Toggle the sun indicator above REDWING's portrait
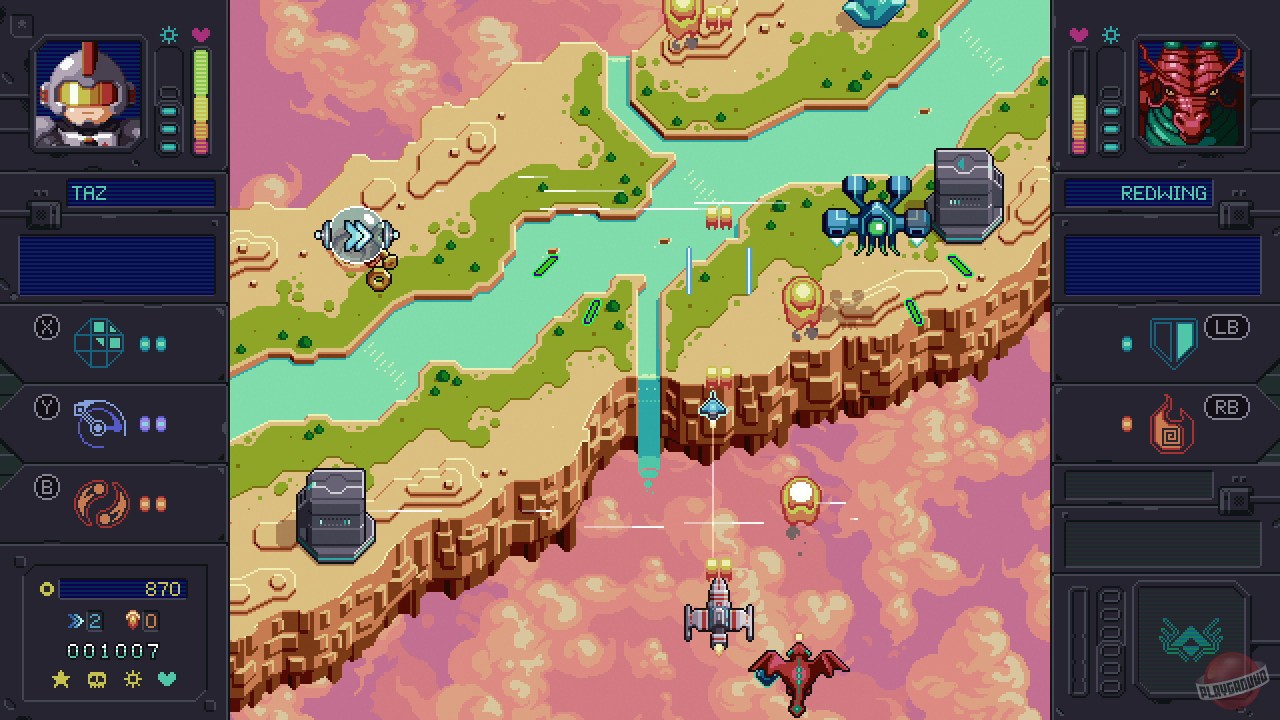1280x720 pixels. pos(1111,33)
